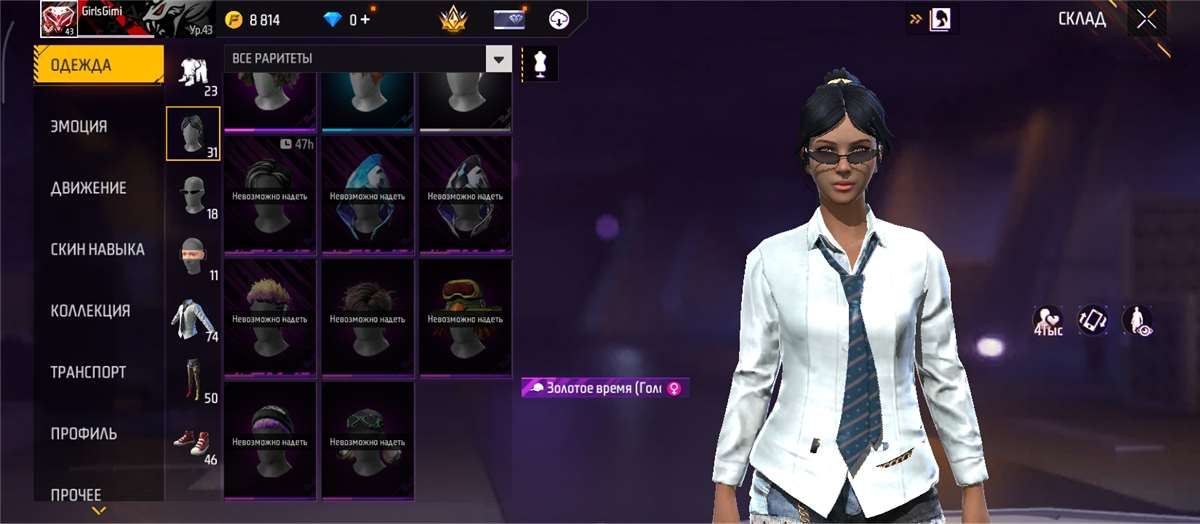Select the ПРОЧЕЕ menu entry
The width and height of the screenshot is (1200, 524).
(76, 494)
